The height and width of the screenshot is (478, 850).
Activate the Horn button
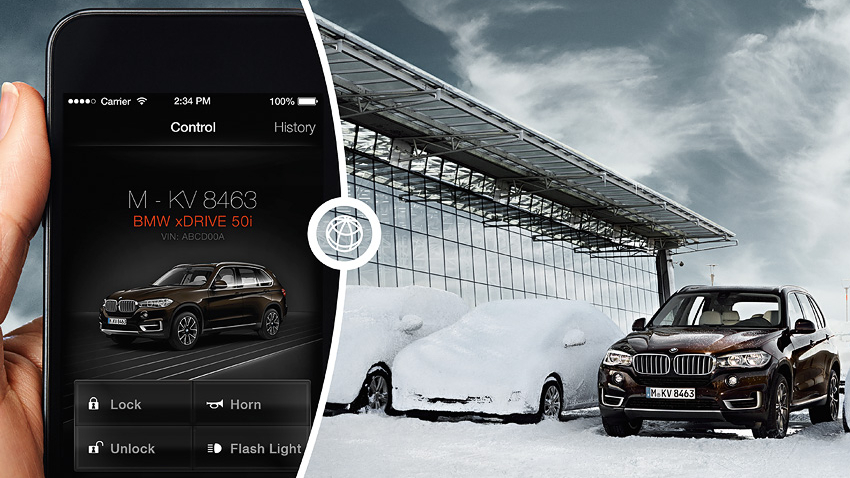point(251,404)
